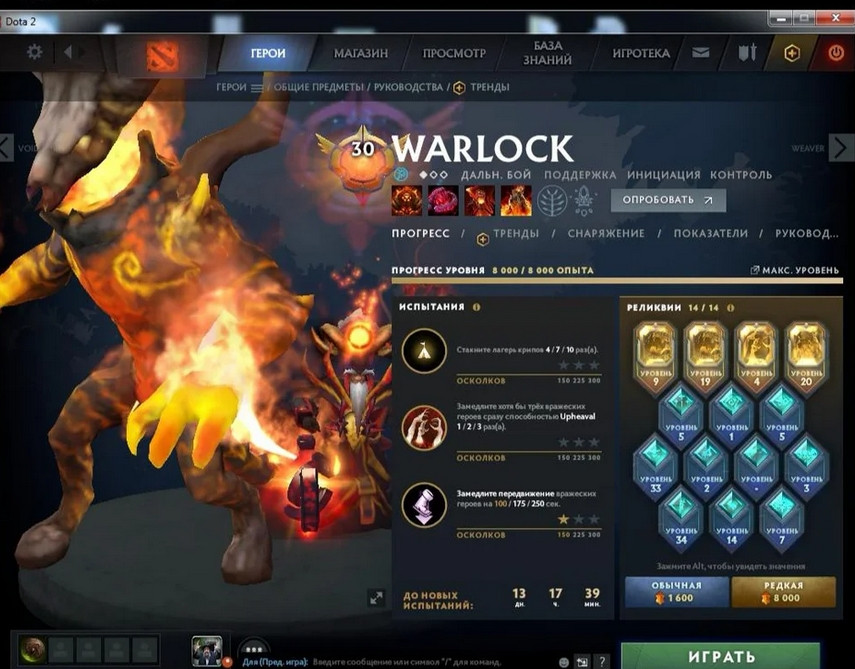Go to the ПРОСМОТР tab
Screen dimensions: 855x669
point(454,53)
